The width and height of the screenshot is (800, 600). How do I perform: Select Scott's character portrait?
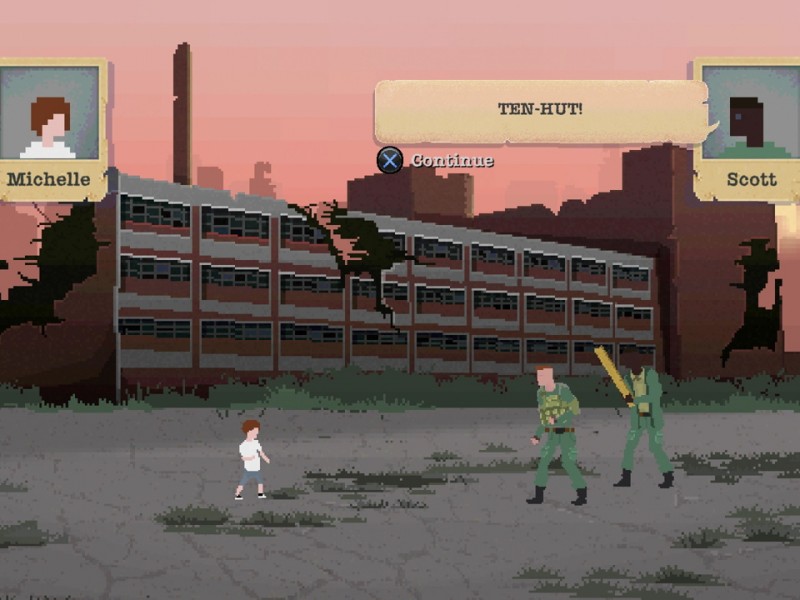point(748,113)
